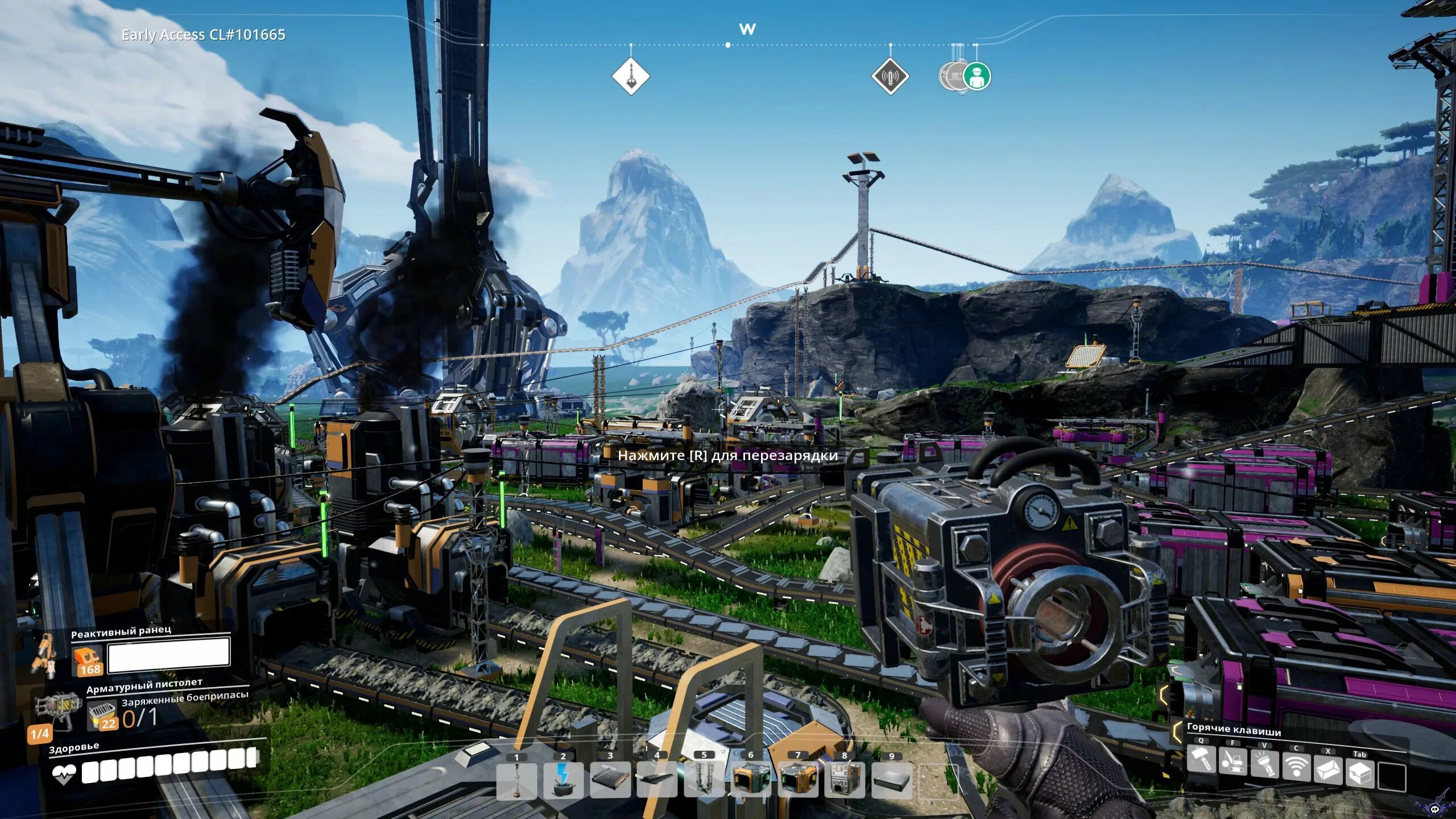Select the grey machine in hotbar slot 8

844,781
